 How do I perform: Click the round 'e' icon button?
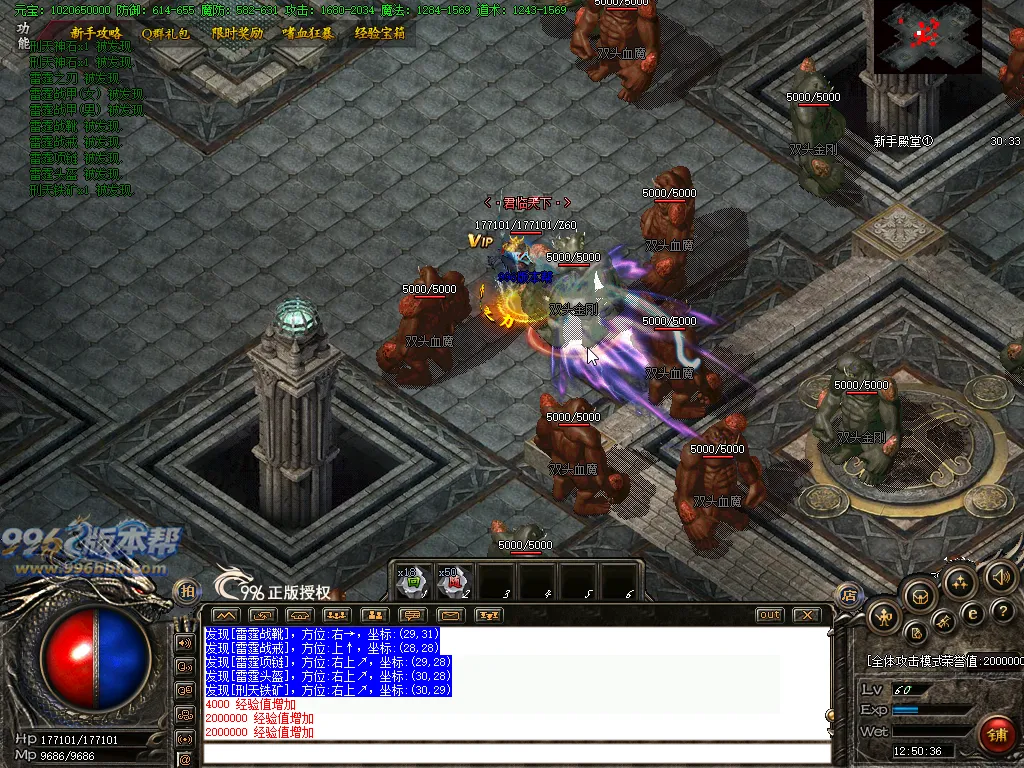click(x=972, y=613)
